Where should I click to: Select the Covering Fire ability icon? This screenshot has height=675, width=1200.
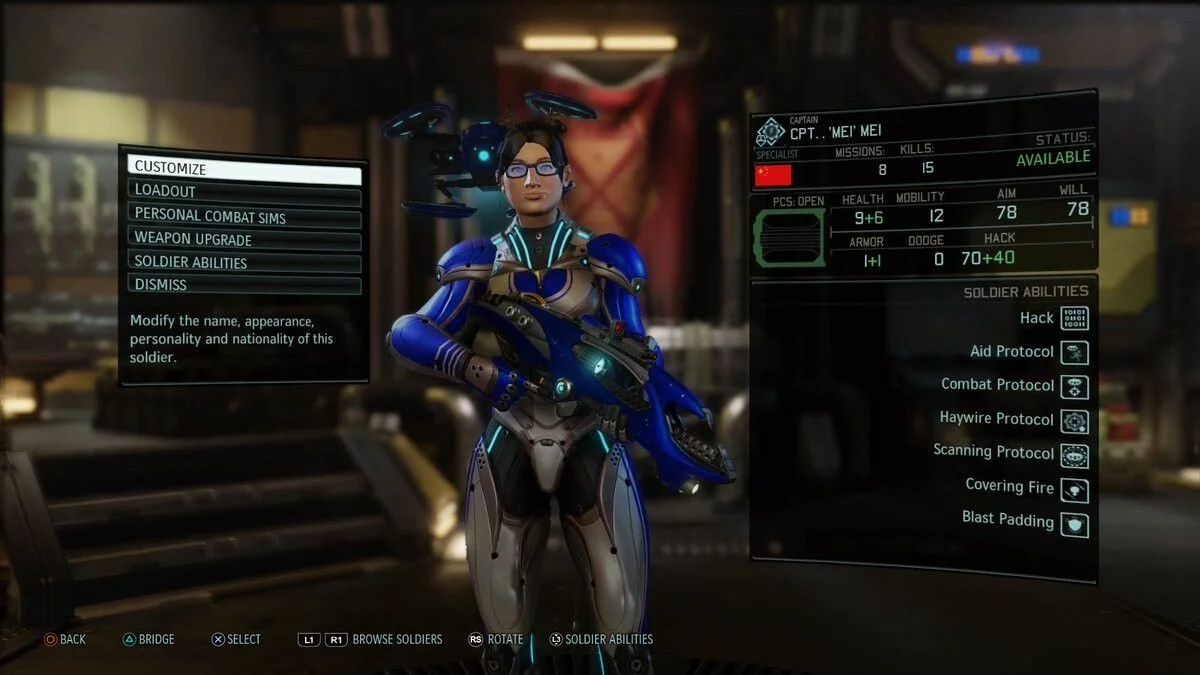[x=1074, y=489]
